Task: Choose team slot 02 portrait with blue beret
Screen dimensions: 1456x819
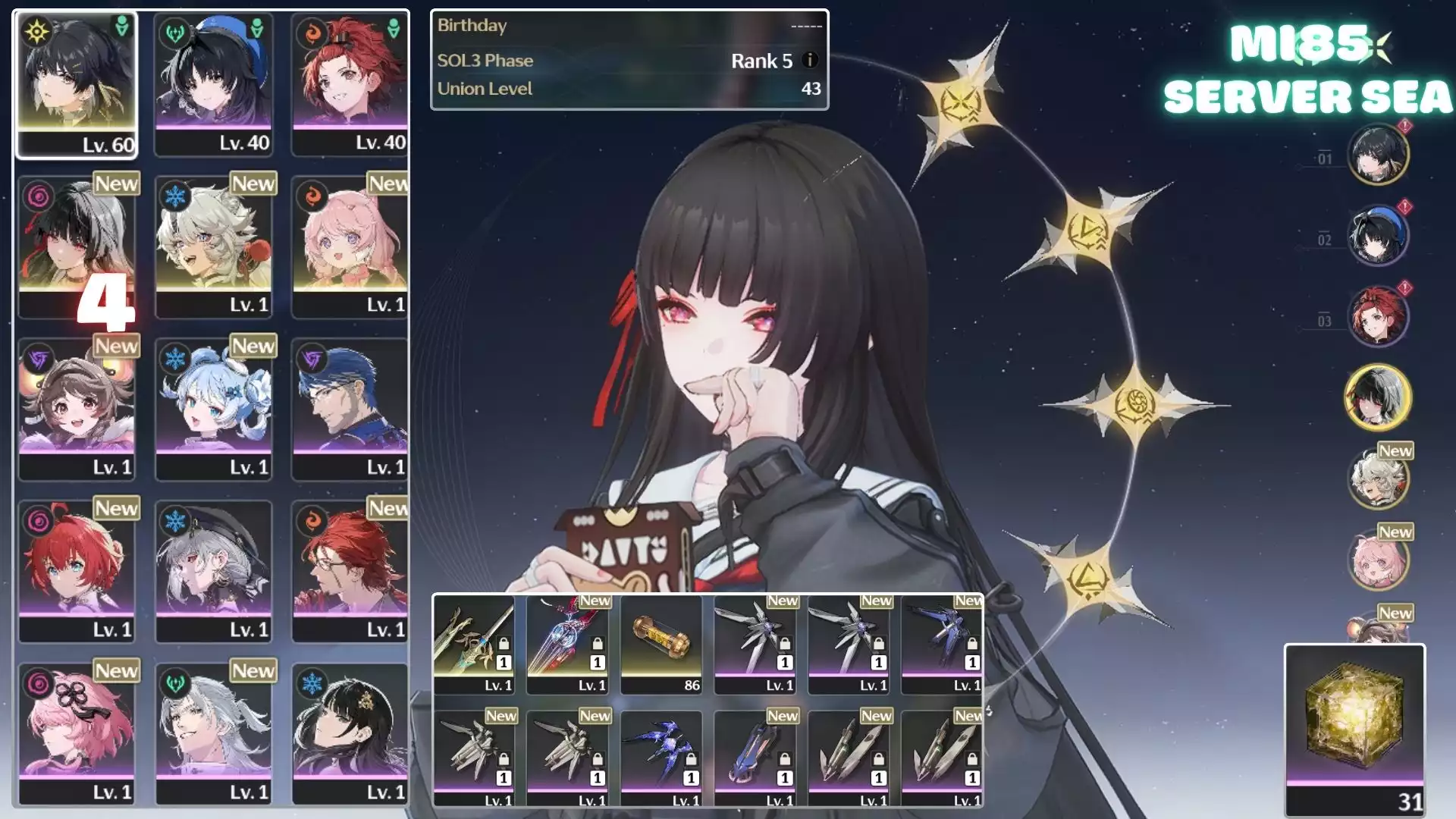Action: (x=1377, y=235)
